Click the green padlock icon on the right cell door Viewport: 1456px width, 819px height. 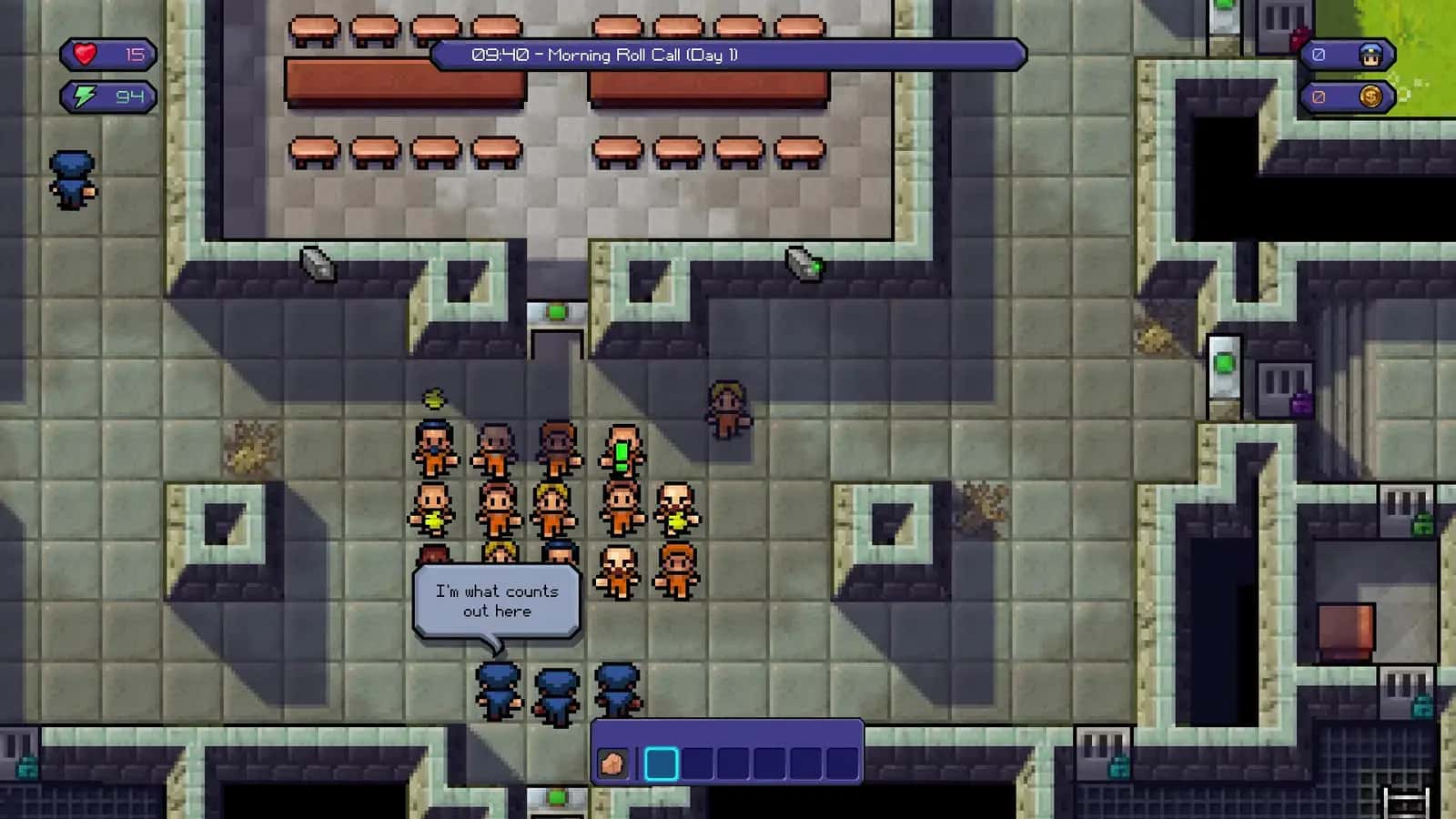1422,524
